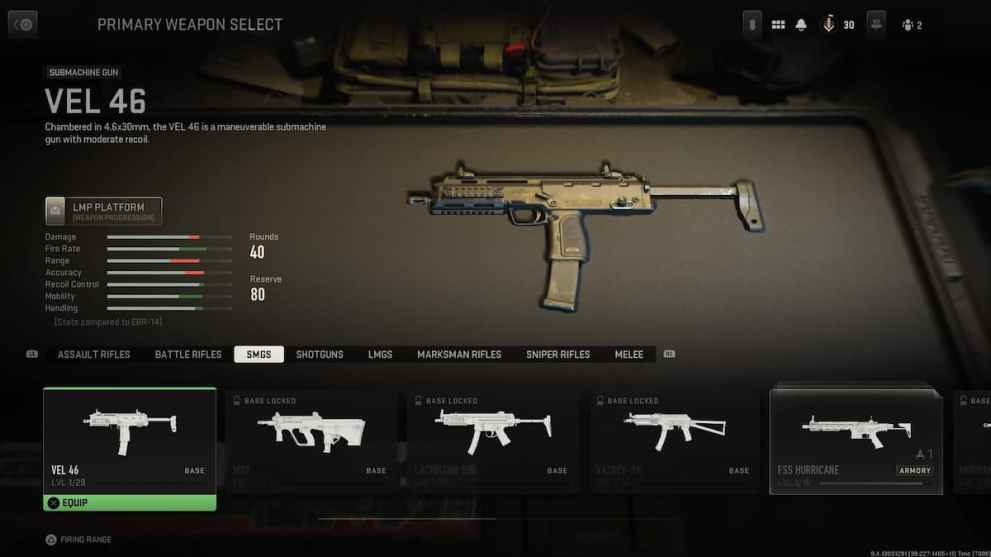Open the notifications bell
The image size is (991, 557).
[x=801, y=25]
